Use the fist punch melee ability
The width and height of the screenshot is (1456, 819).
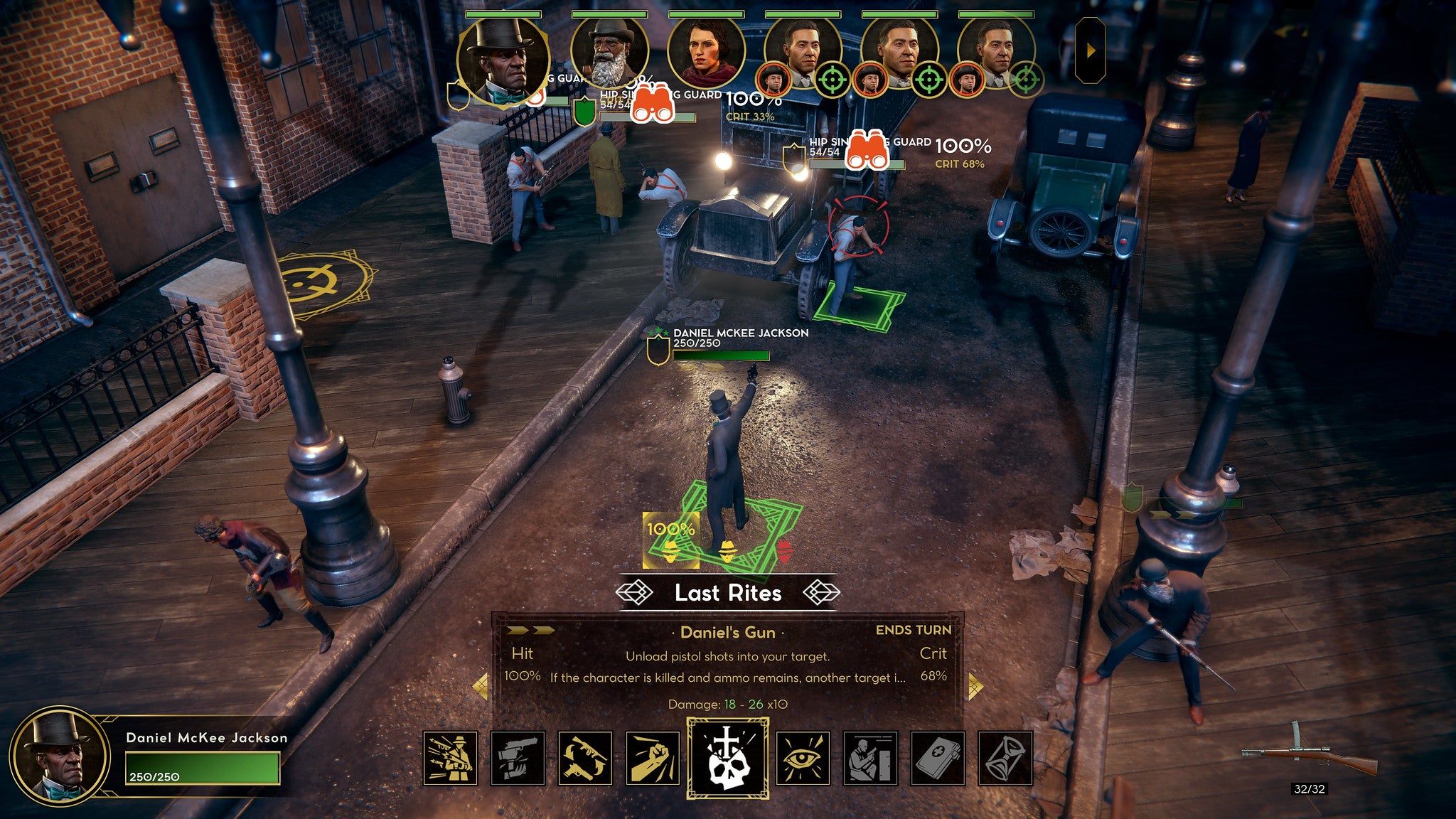point(653,759)
